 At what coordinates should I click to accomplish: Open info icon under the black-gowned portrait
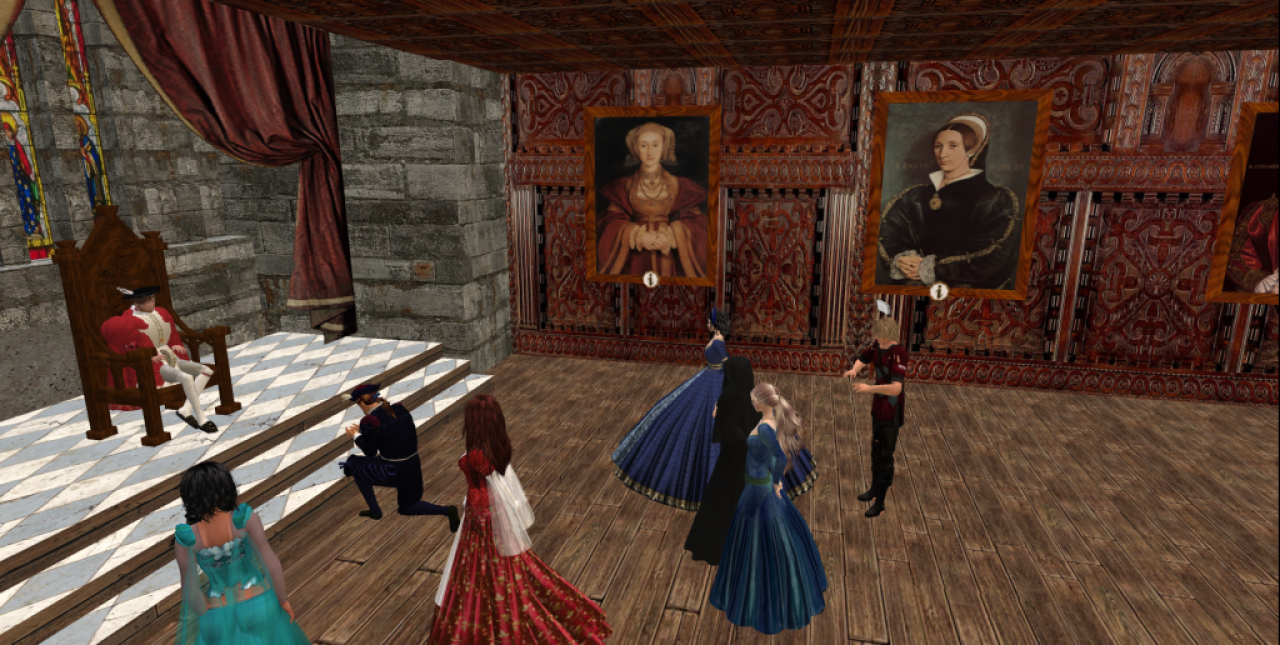click(x=938, y=291)
